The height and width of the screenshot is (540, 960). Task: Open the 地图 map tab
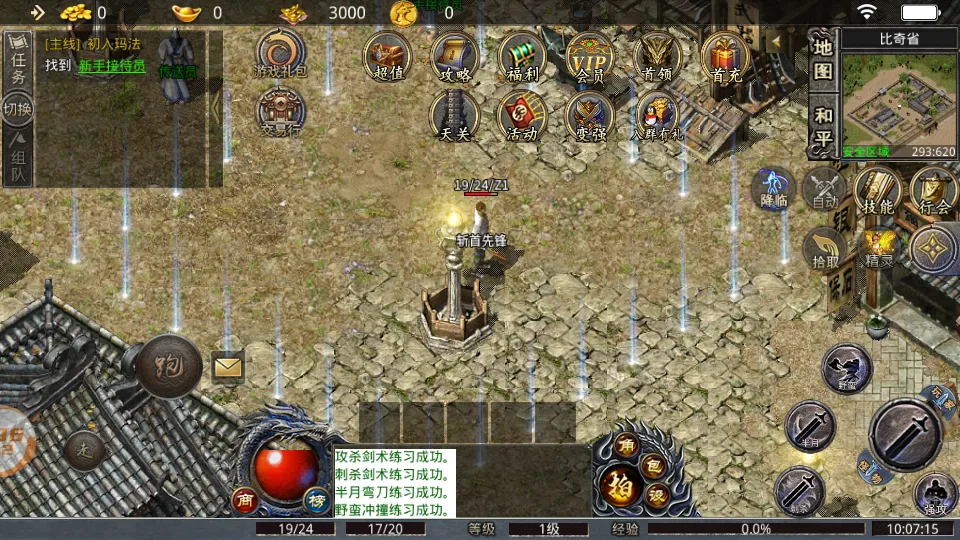[x=822, y=59]
